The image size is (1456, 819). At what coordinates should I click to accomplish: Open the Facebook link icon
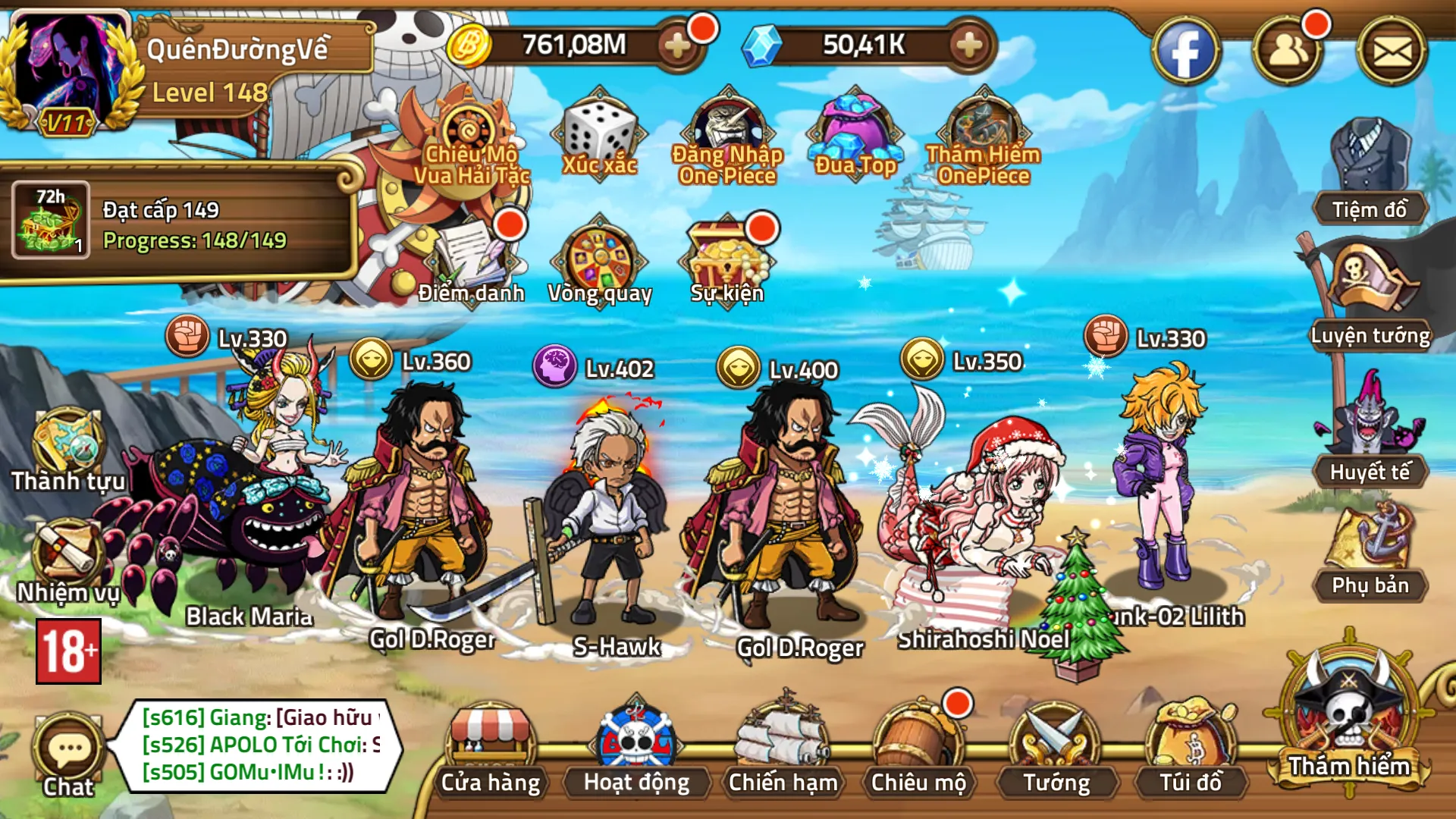[1185, 52]
